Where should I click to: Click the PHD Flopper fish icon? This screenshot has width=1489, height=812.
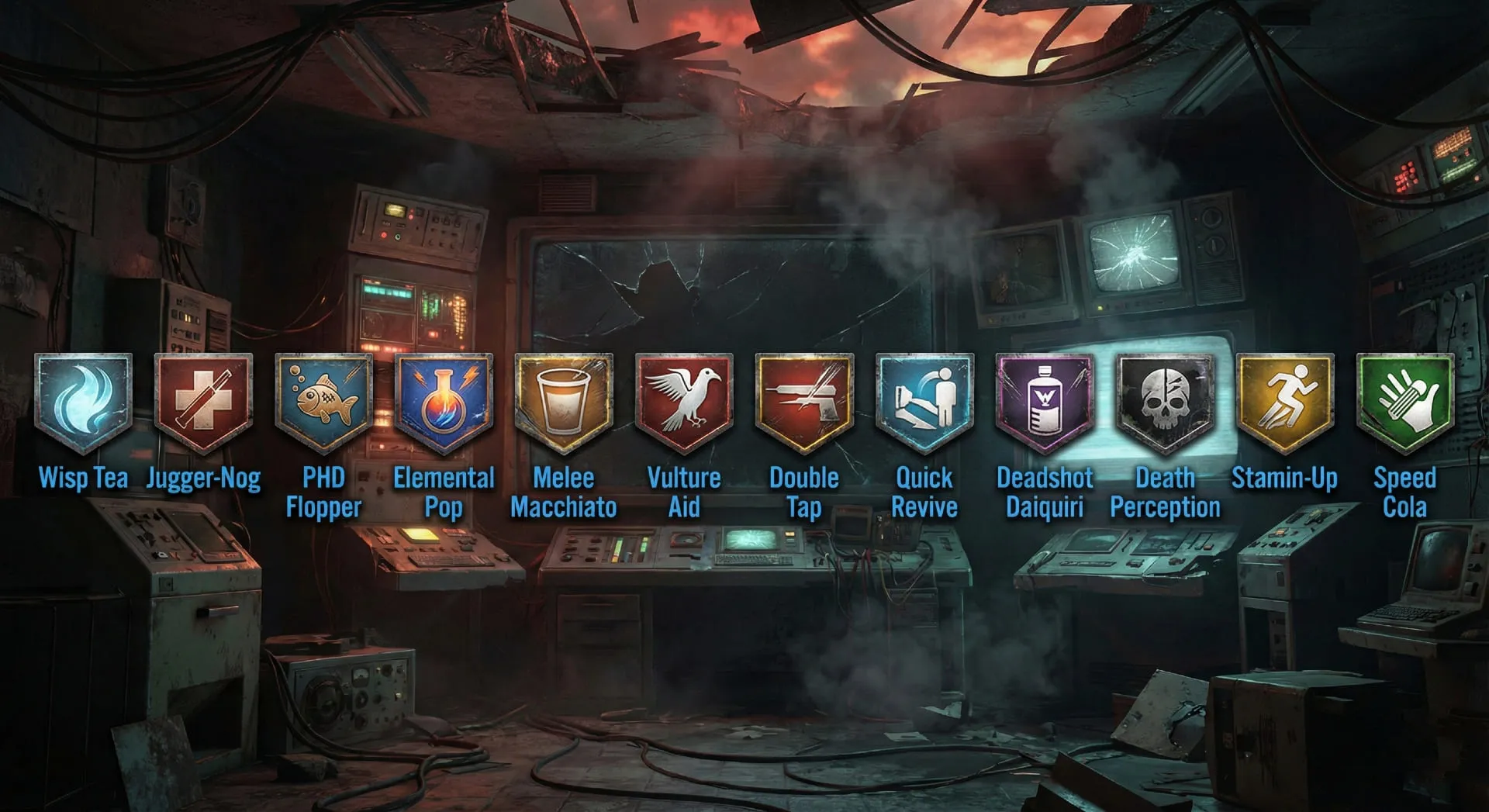324,399
